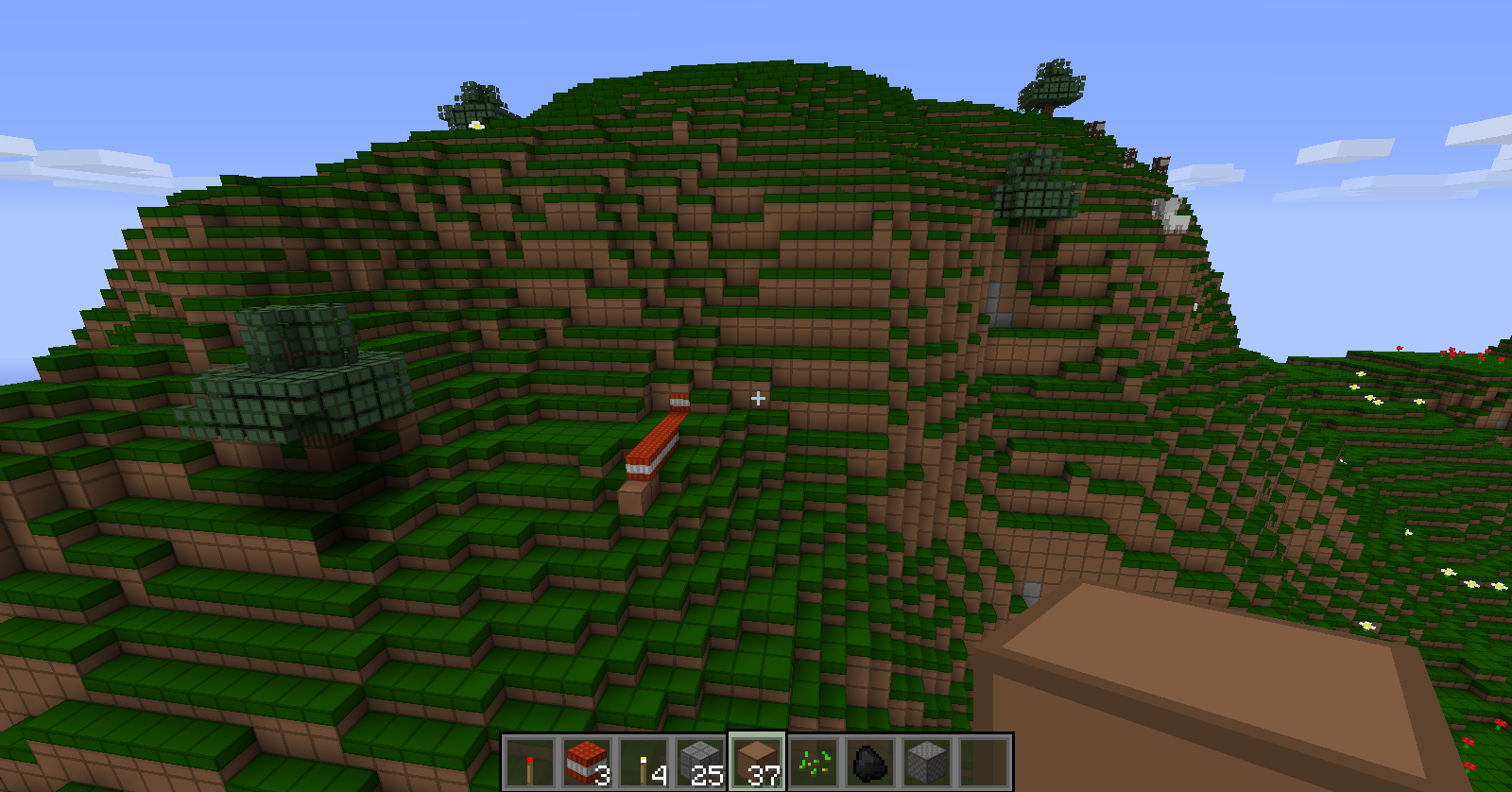This screenshot has height=792, width=1512.
Task: Click the dirt block stack of 37
Action: pos(757,763)
